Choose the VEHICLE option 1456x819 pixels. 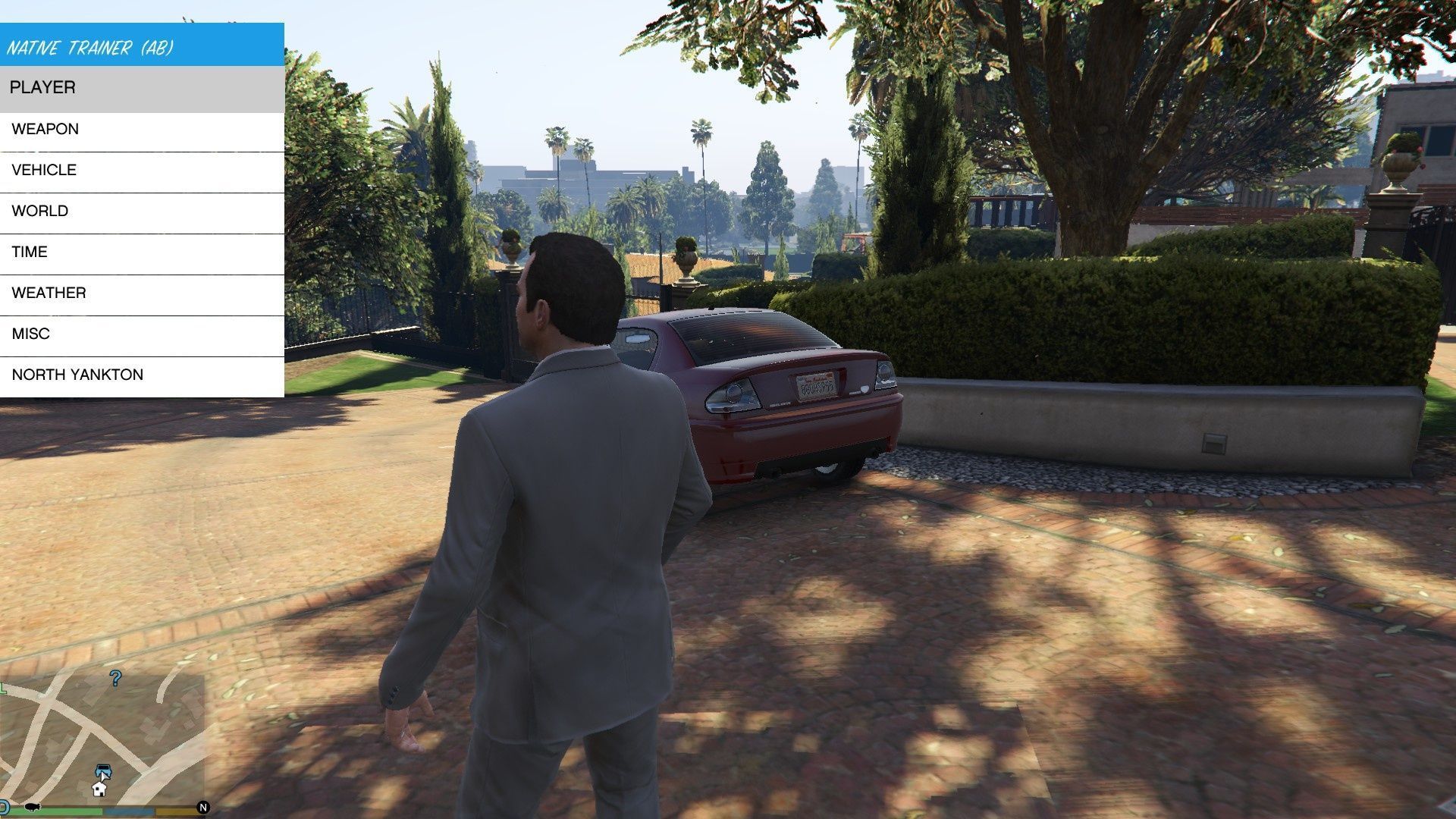(142, 171)
